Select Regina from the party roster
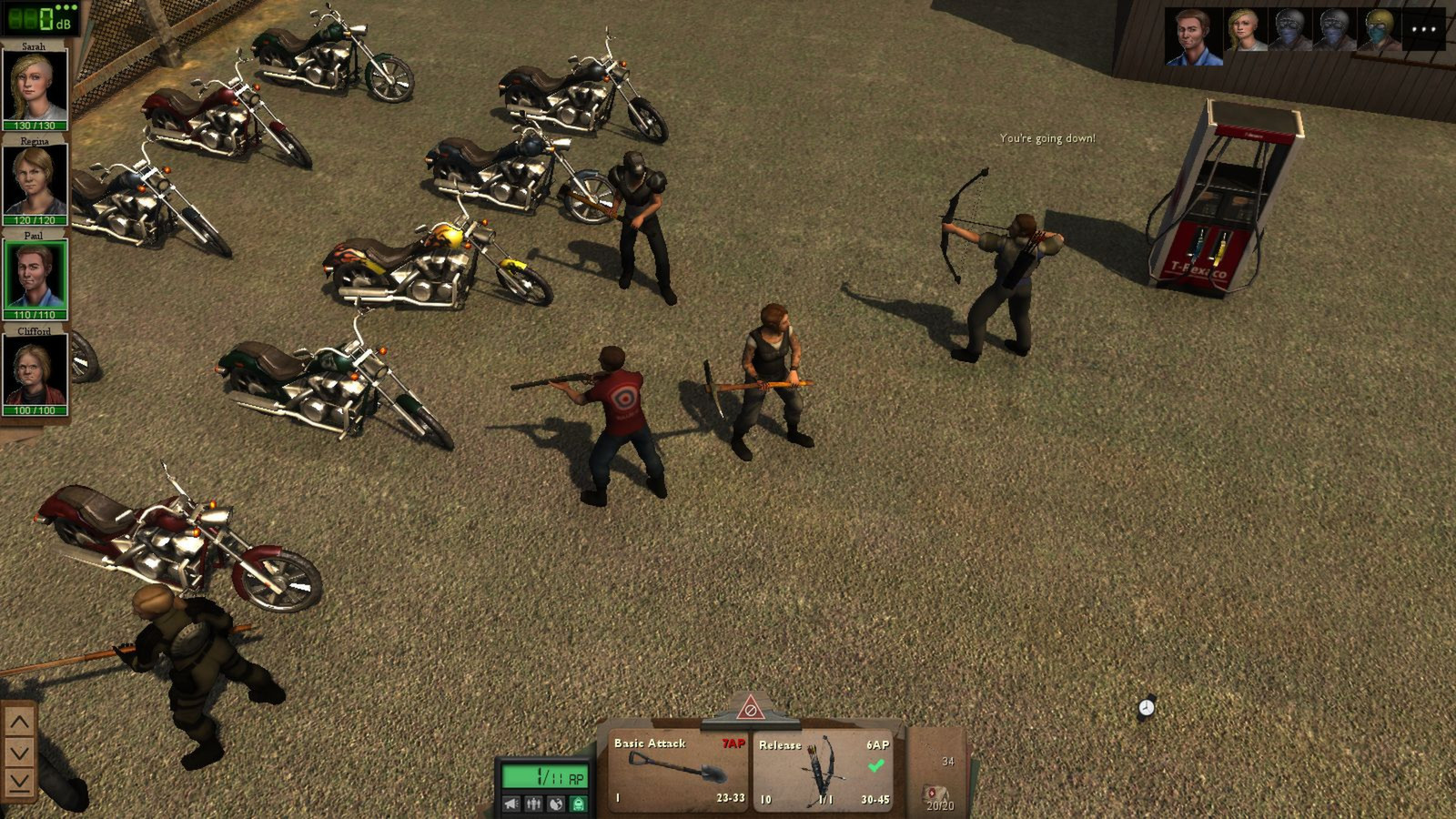 (33, 177)
